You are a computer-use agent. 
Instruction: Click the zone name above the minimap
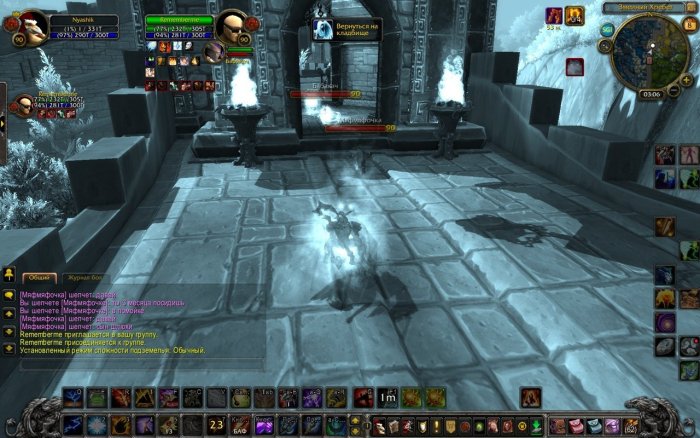(649, 7)
